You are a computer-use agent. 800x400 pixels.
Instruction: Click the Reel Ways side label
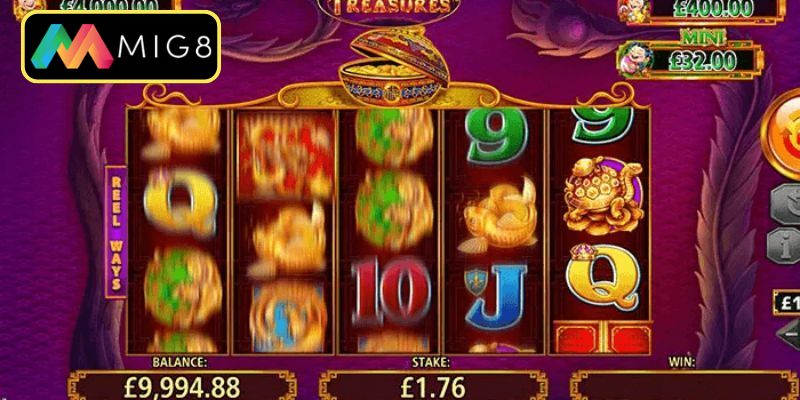(116, 232)
